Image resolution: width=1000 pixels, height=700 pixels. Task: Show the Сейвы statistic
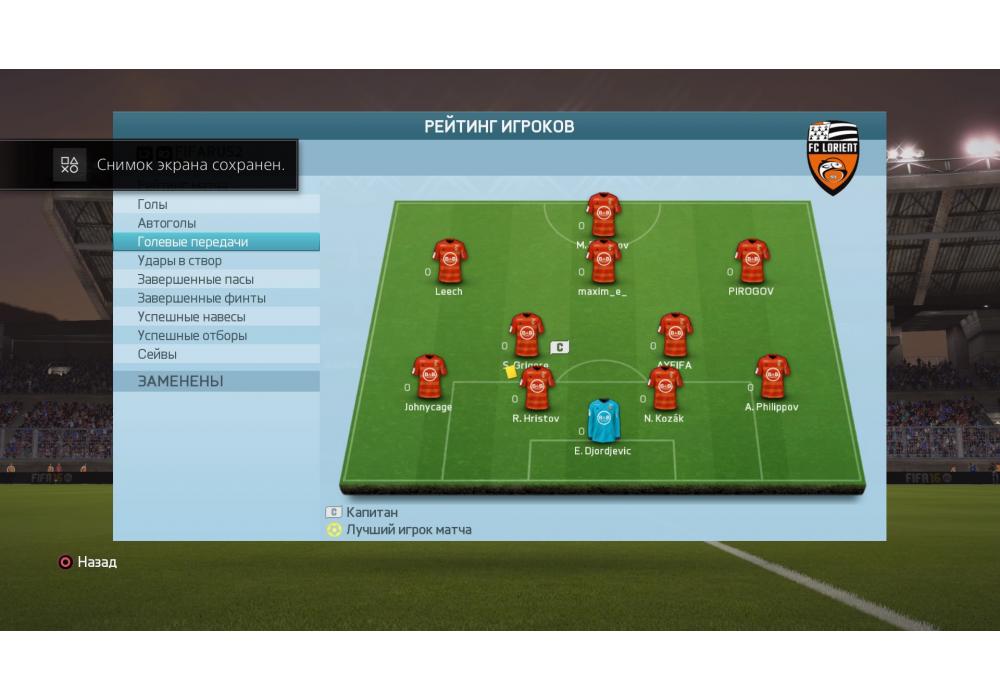coord(216,354)
